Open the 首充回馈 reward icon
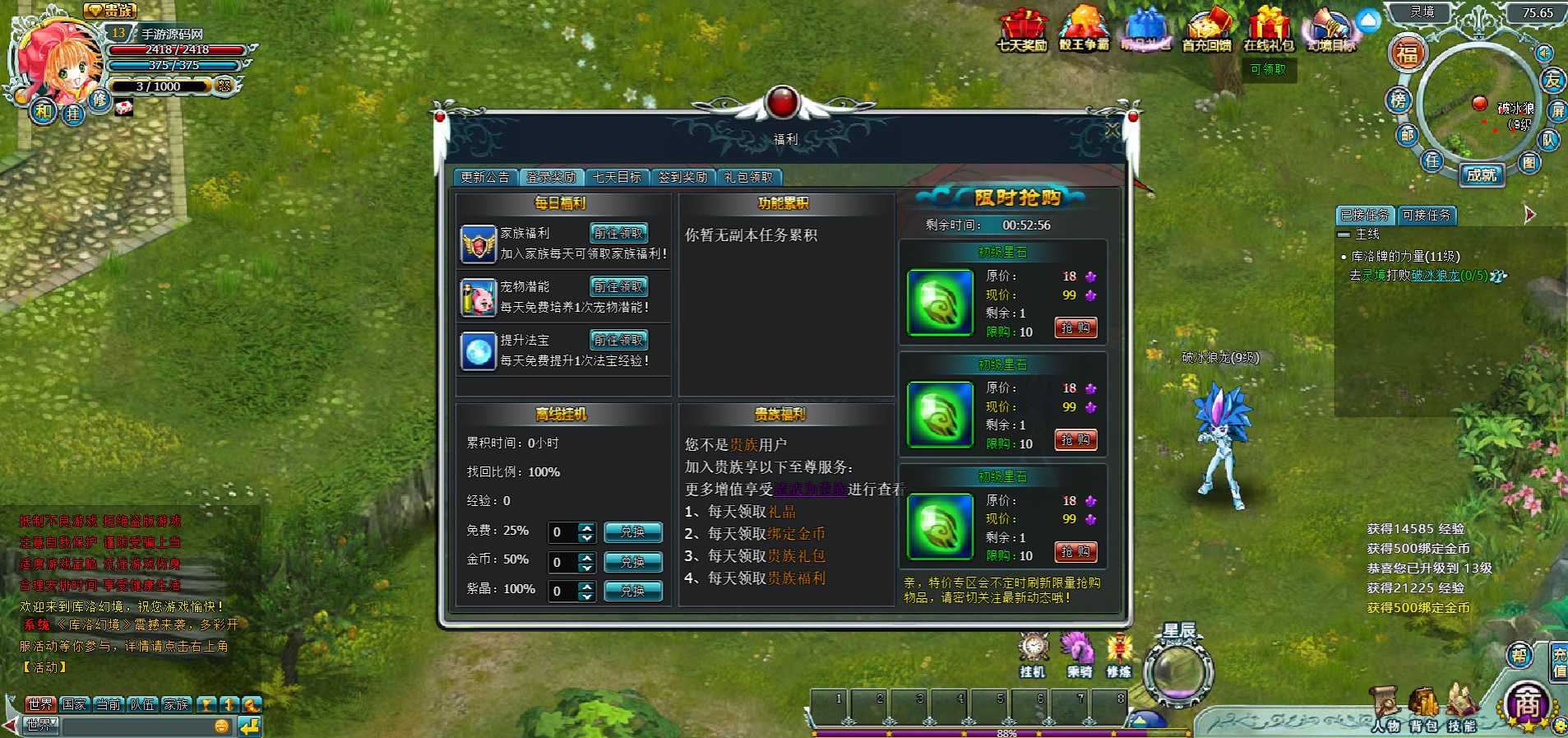This screenshot has height=738, width=1568. click(1206, 30)
